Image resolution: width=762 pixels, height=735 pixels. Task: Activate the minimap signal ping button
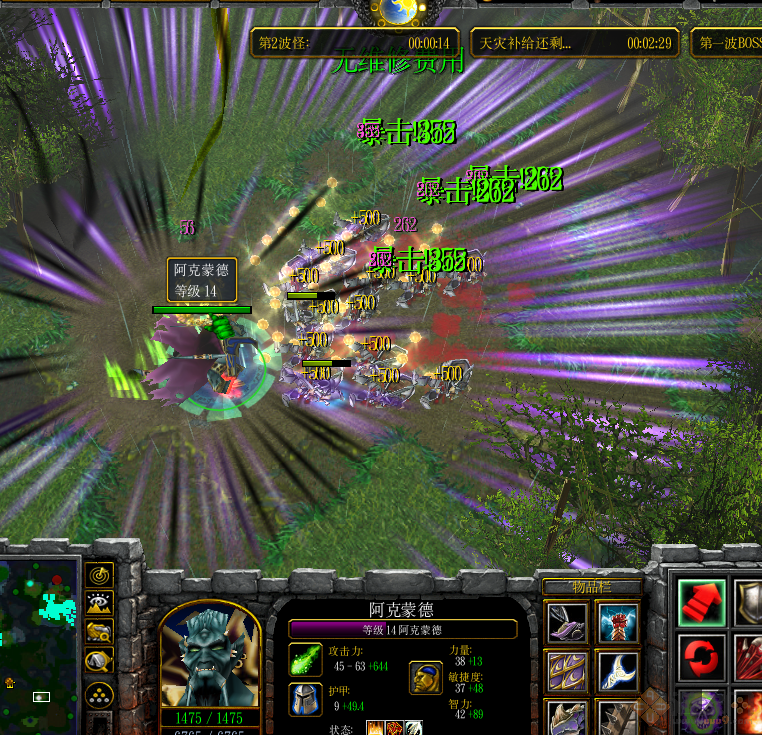[x=99, y=575]
